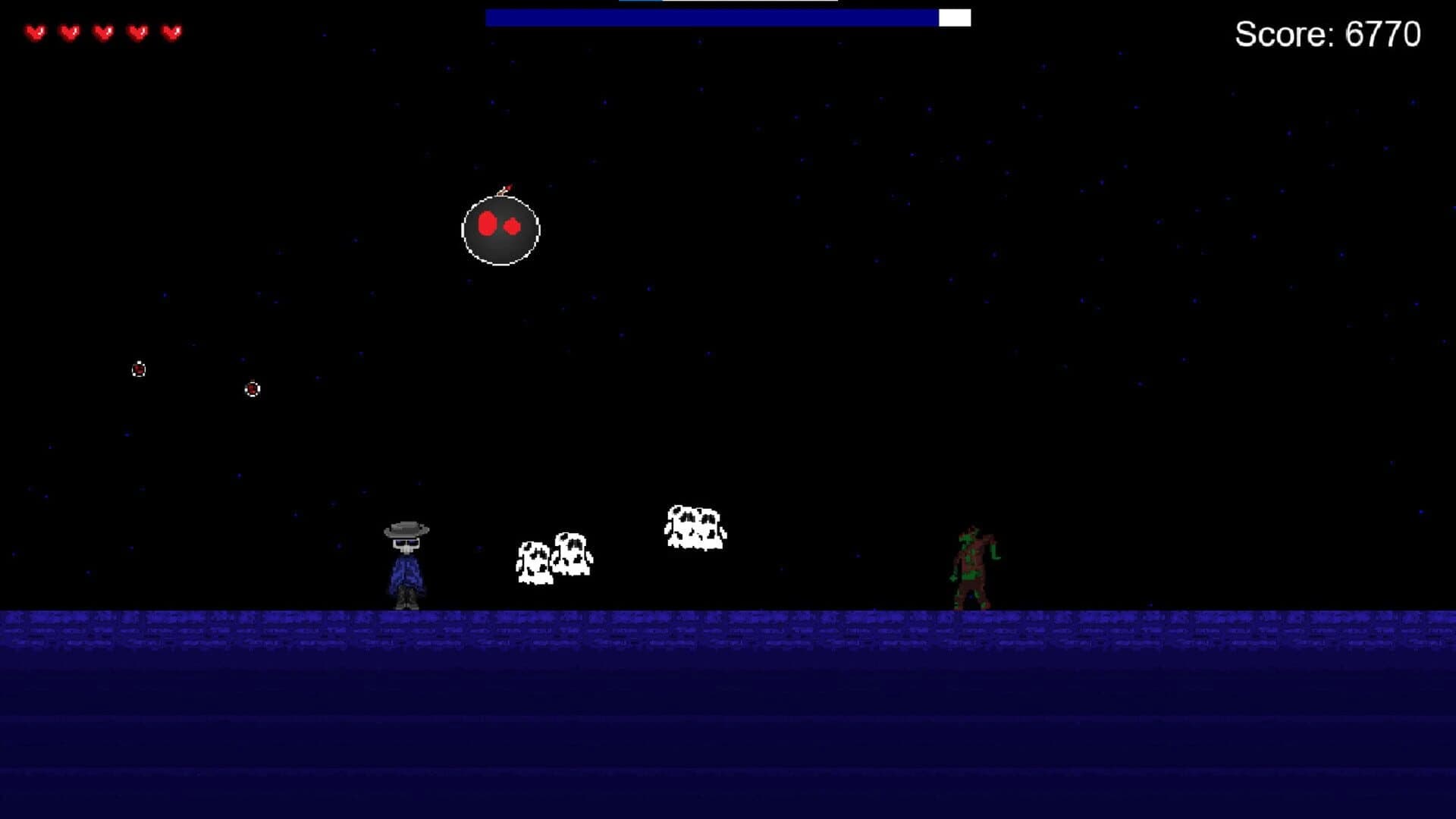This screenshot has height=819, width=1456.
Task: Click the right red eye of the bomb
Action: tap(510, 225)
